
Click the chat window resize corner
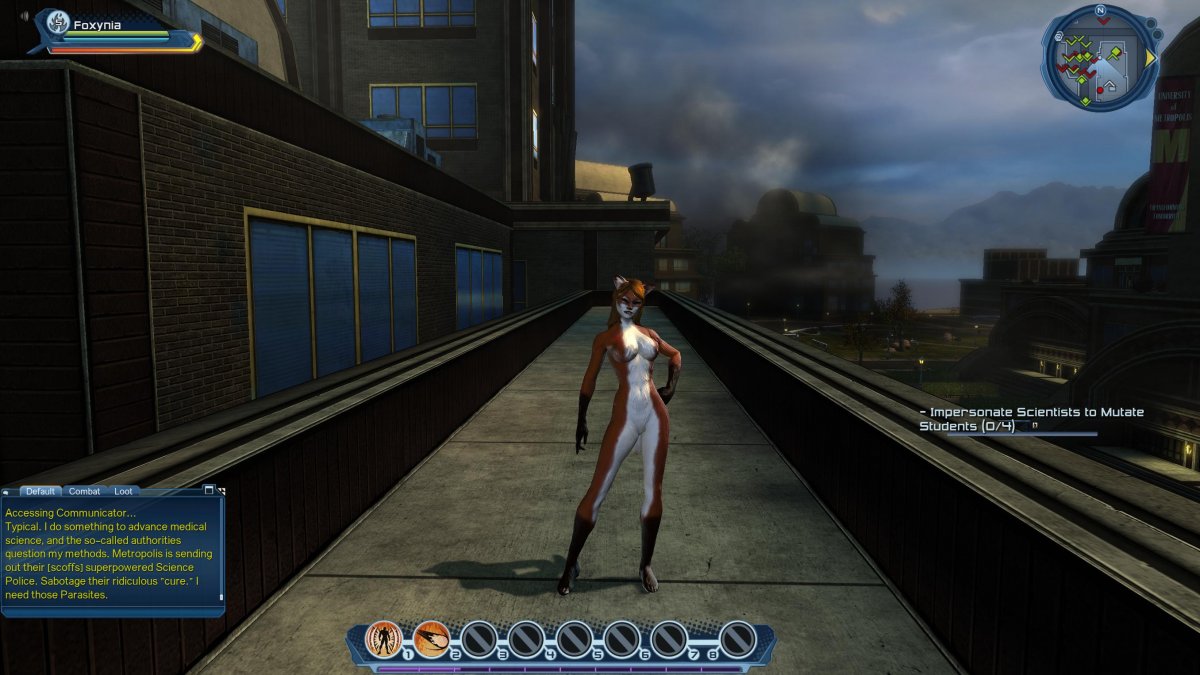221,491
